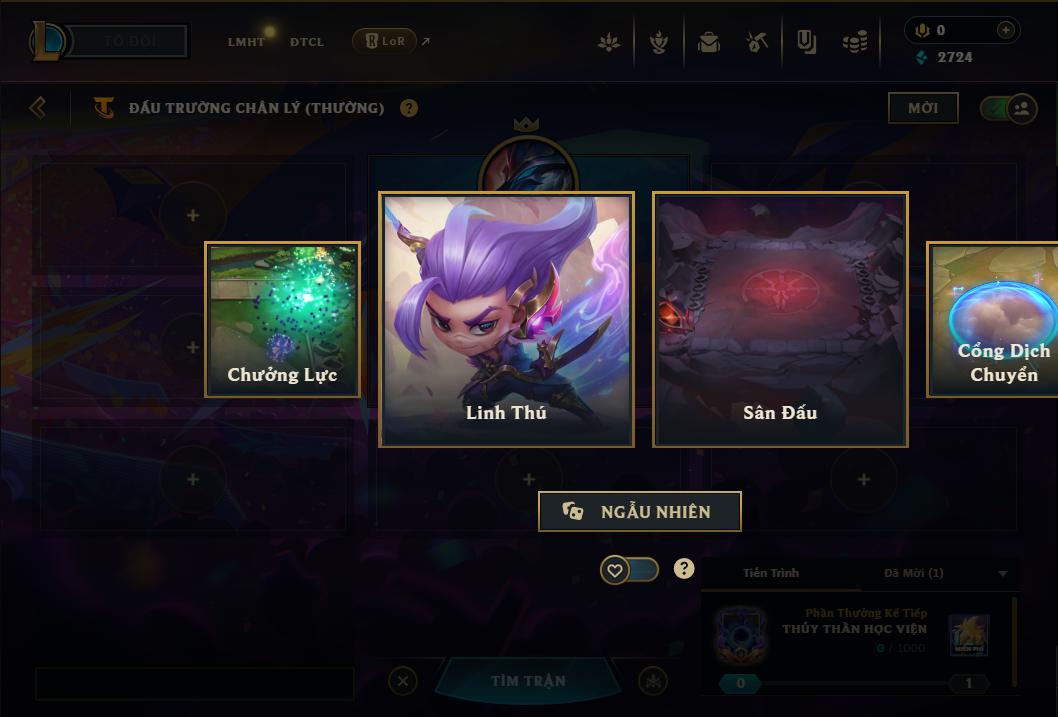Switch to the ĐTCL tab
The image size is (1058, 717).
pyautogui.click(x=307, y=42)
